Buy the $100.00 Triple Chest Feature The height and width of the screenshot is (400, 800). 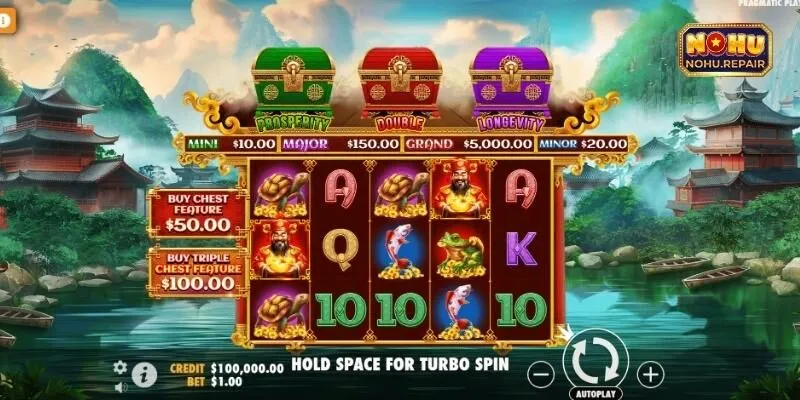(x=196, y=271)
